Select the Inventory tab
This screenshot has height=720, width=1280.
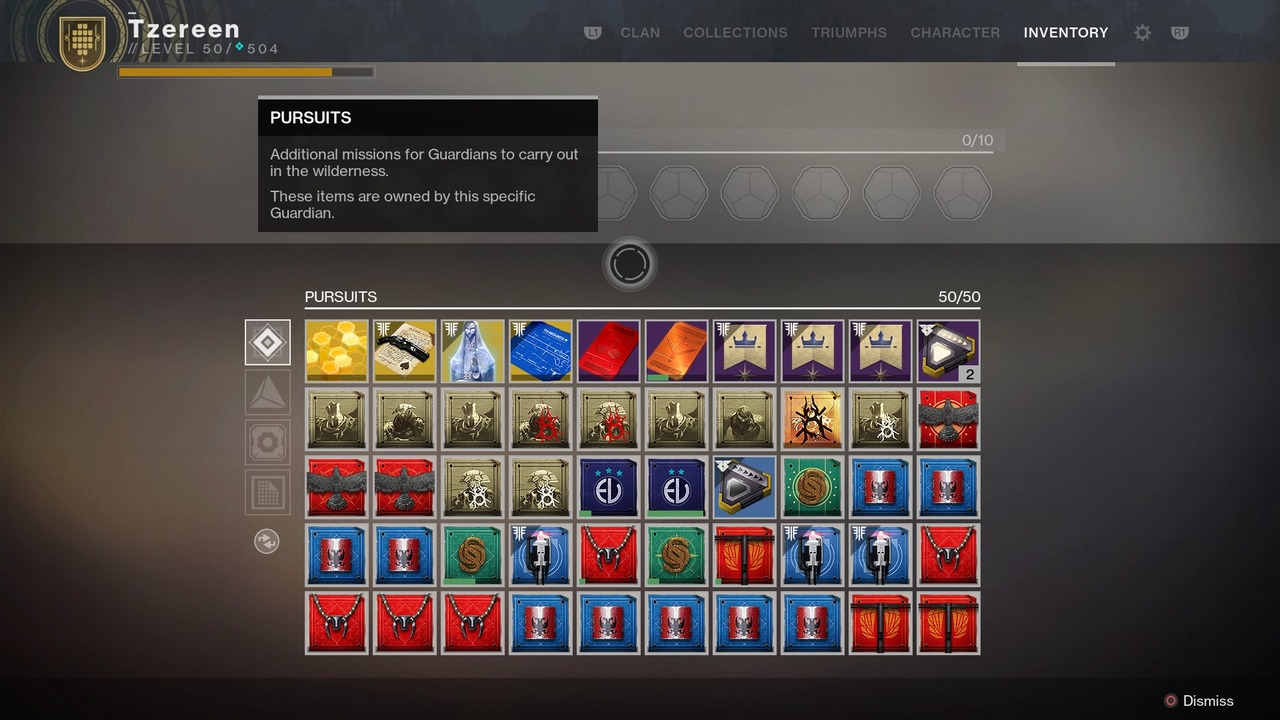(x=1066, y=33)
